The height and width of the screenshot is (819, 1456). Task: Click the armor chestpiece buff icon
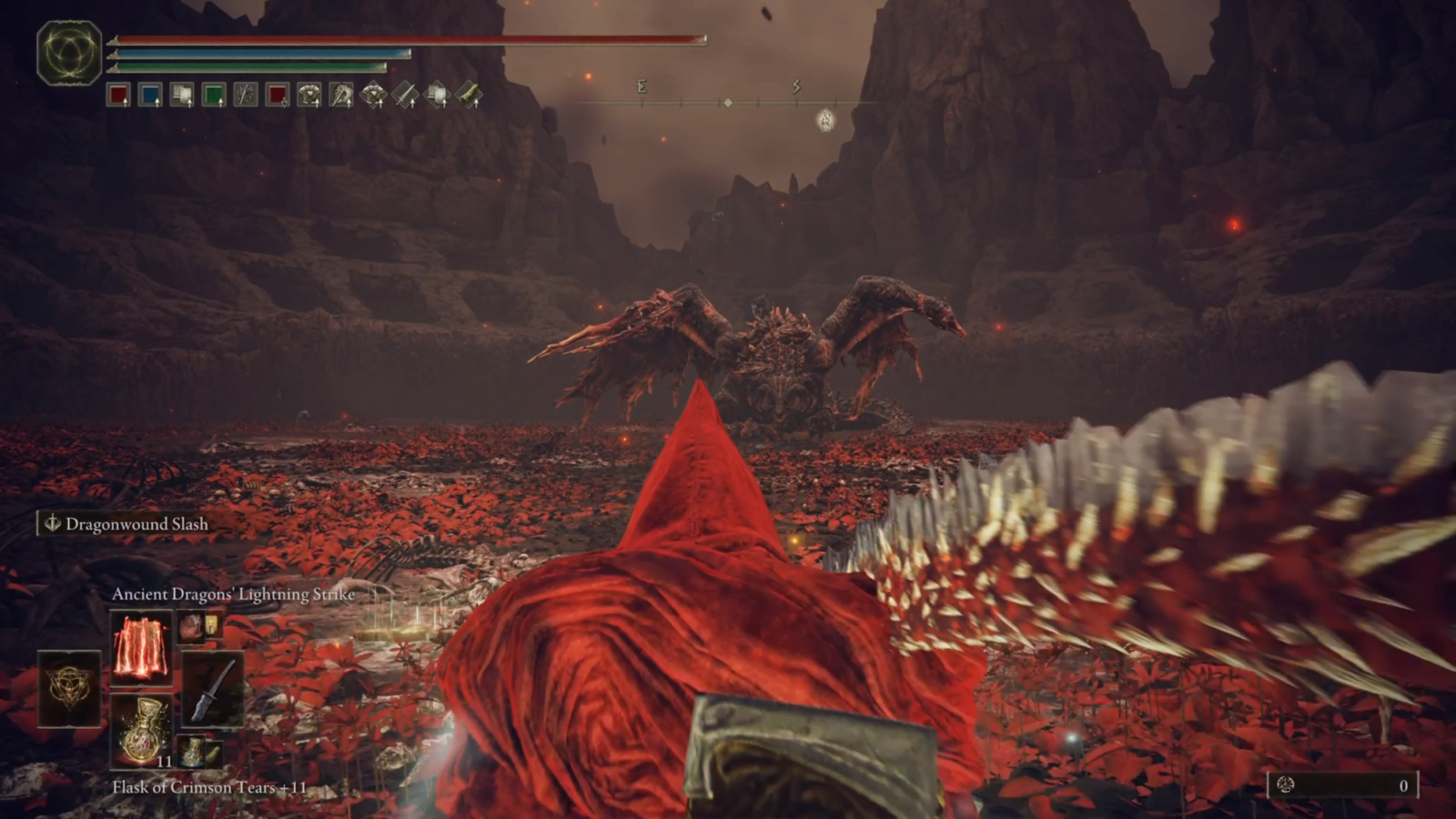(311, 96)
